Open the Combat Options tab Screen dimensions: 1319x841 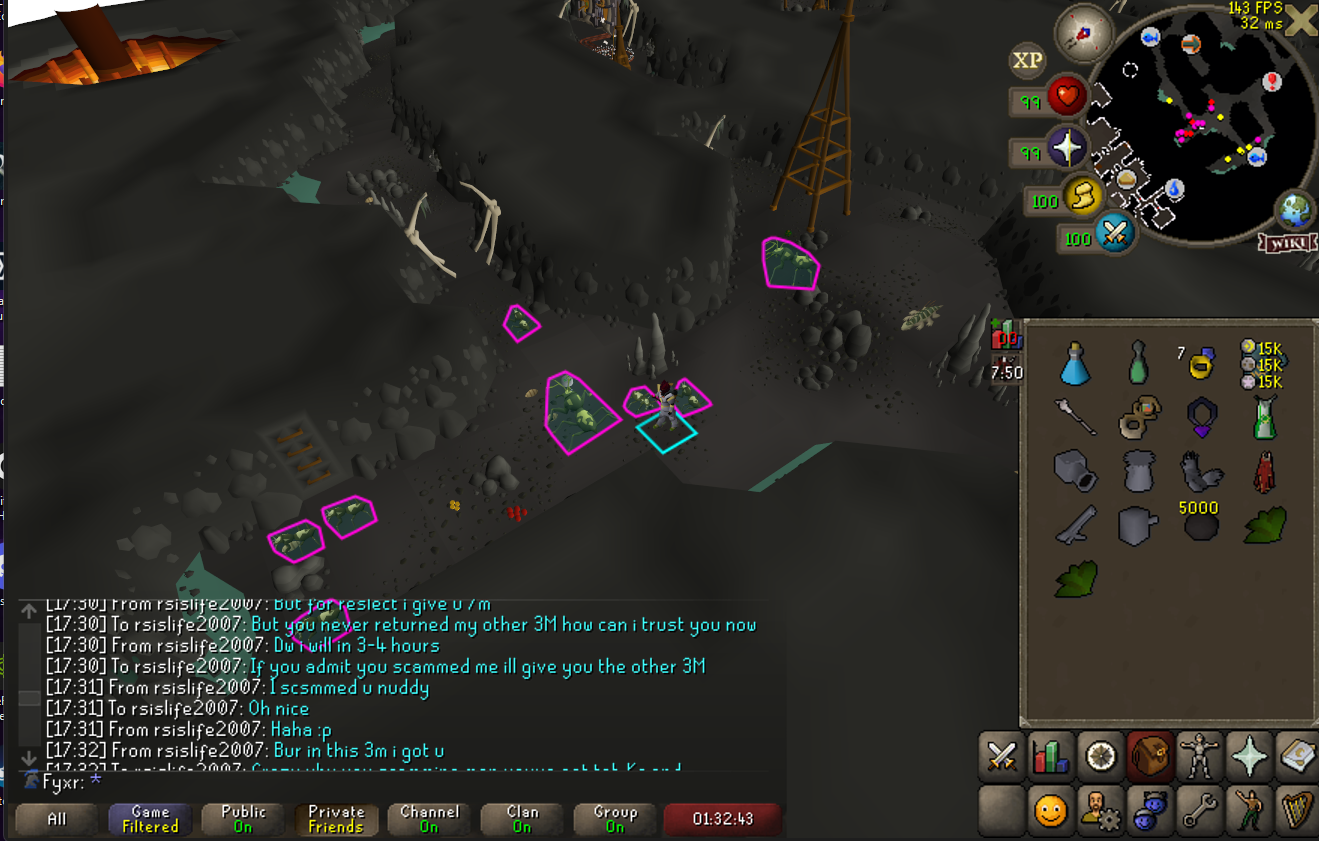point(1002,757)
